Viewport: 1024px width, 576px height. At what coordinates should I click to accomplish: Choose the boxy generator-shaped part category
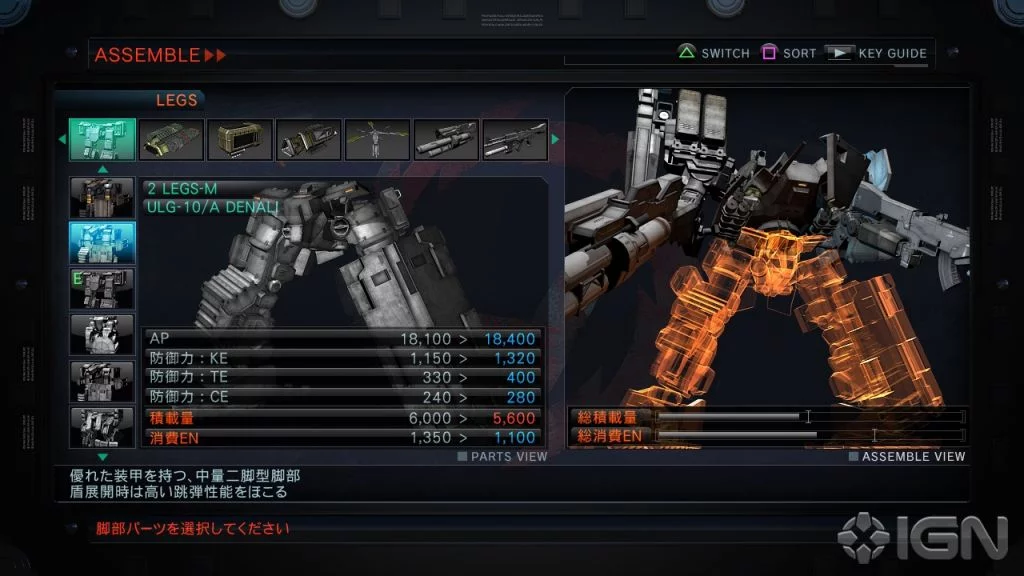tap(239, 140)
